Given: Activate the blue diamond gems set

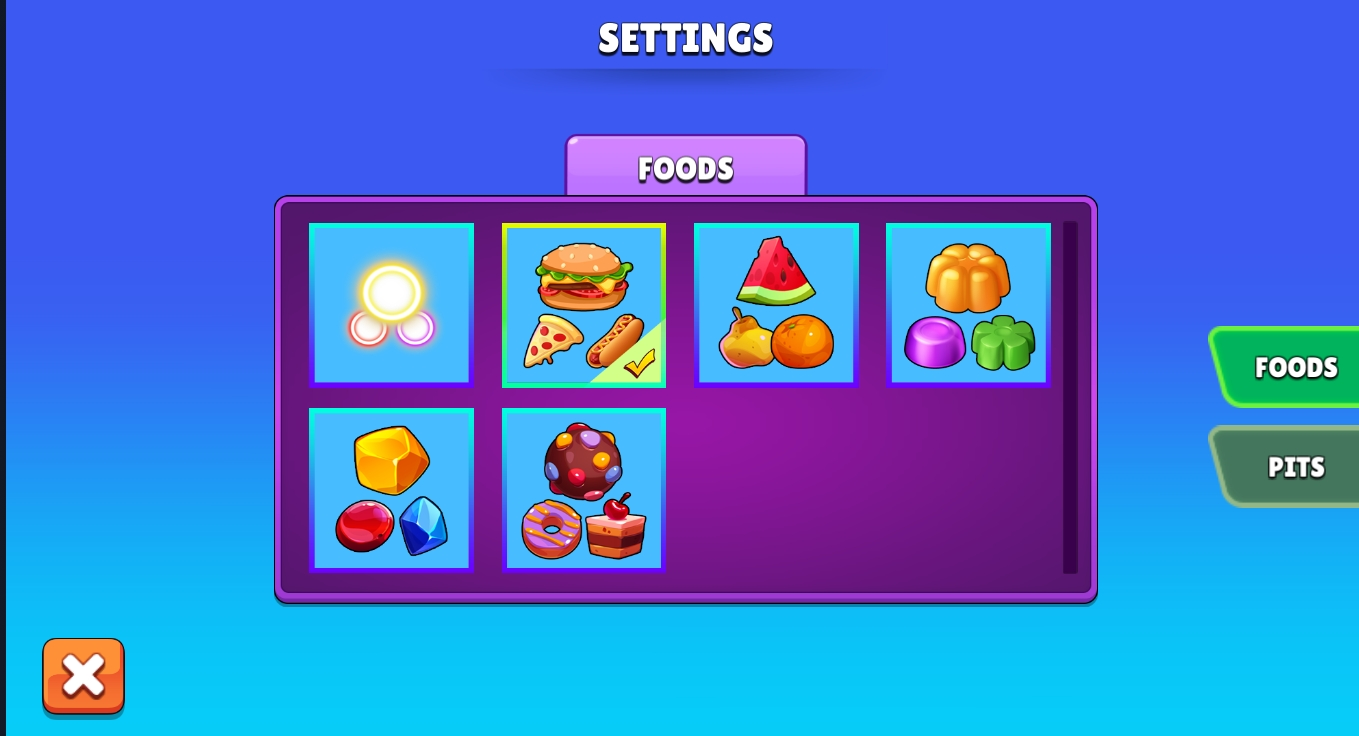Looking at the screenshot, I should (425, 530).
